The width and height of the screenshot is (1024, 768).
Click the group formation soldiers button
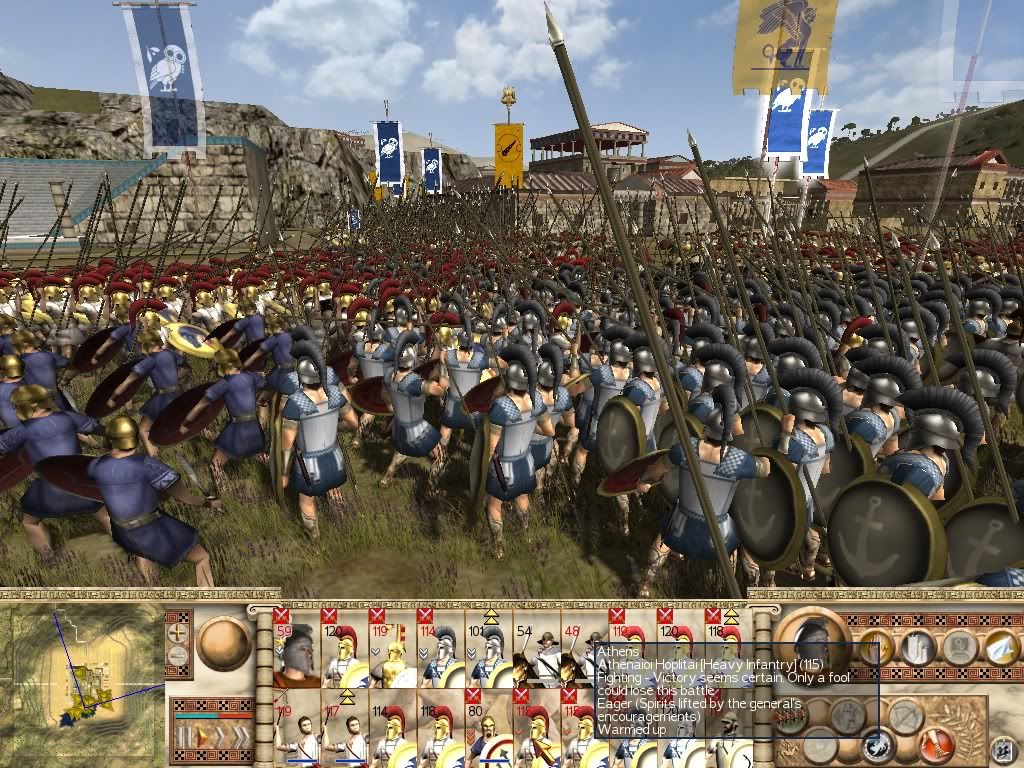point(790,719)
